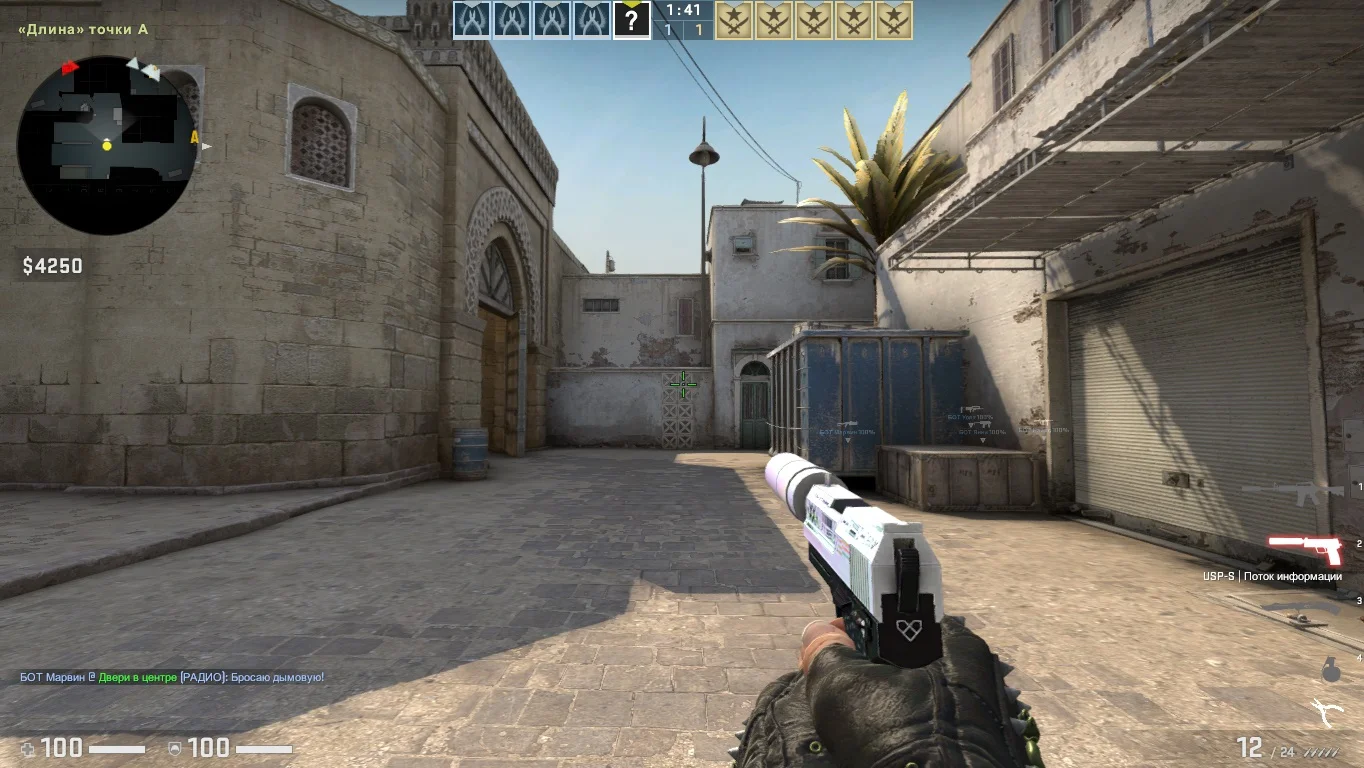Click the БОТ Марвин radio chat message

pos(172,677)
